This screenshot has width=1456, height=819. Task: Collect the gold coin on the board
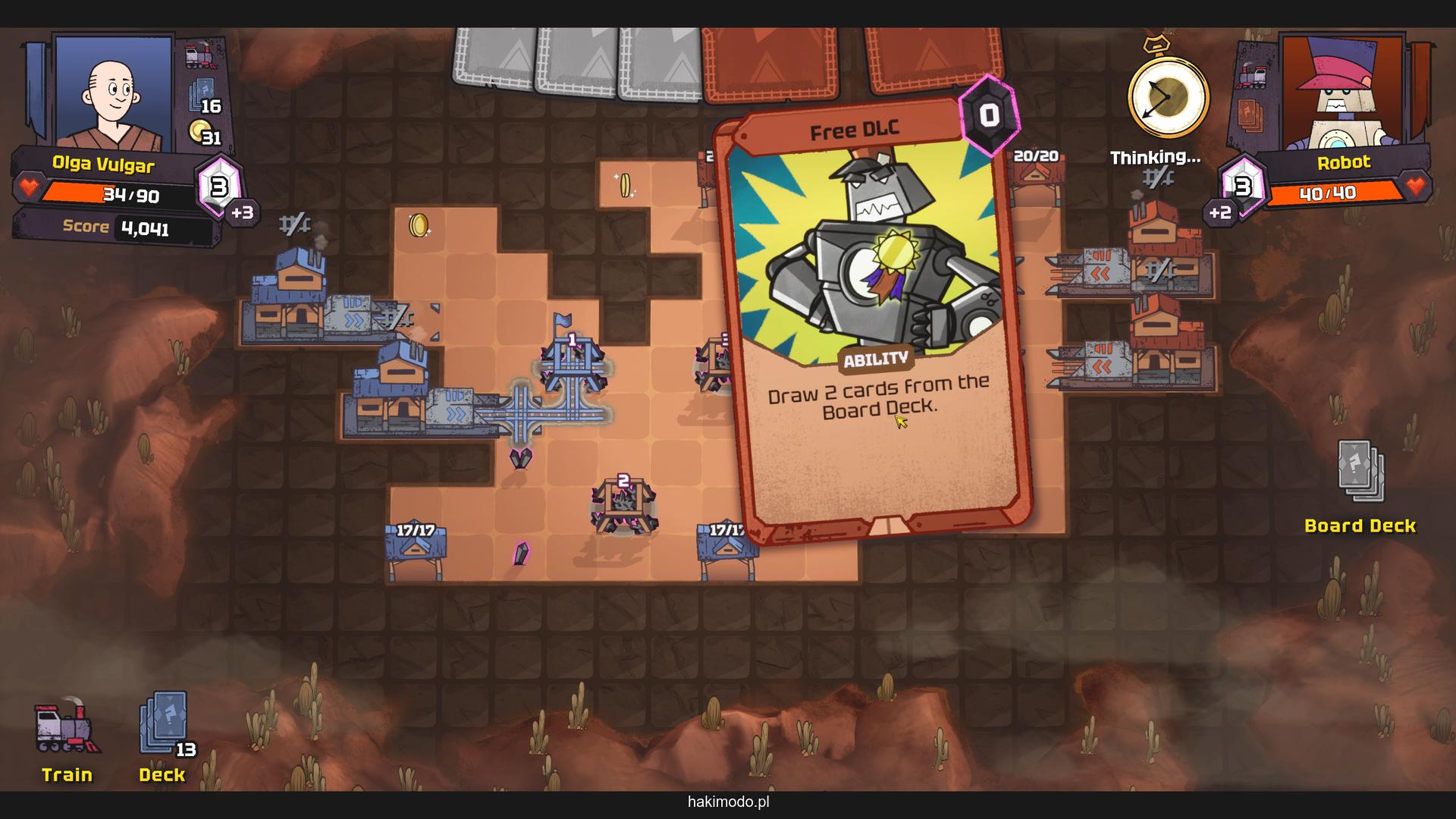[x=419, y=225]
